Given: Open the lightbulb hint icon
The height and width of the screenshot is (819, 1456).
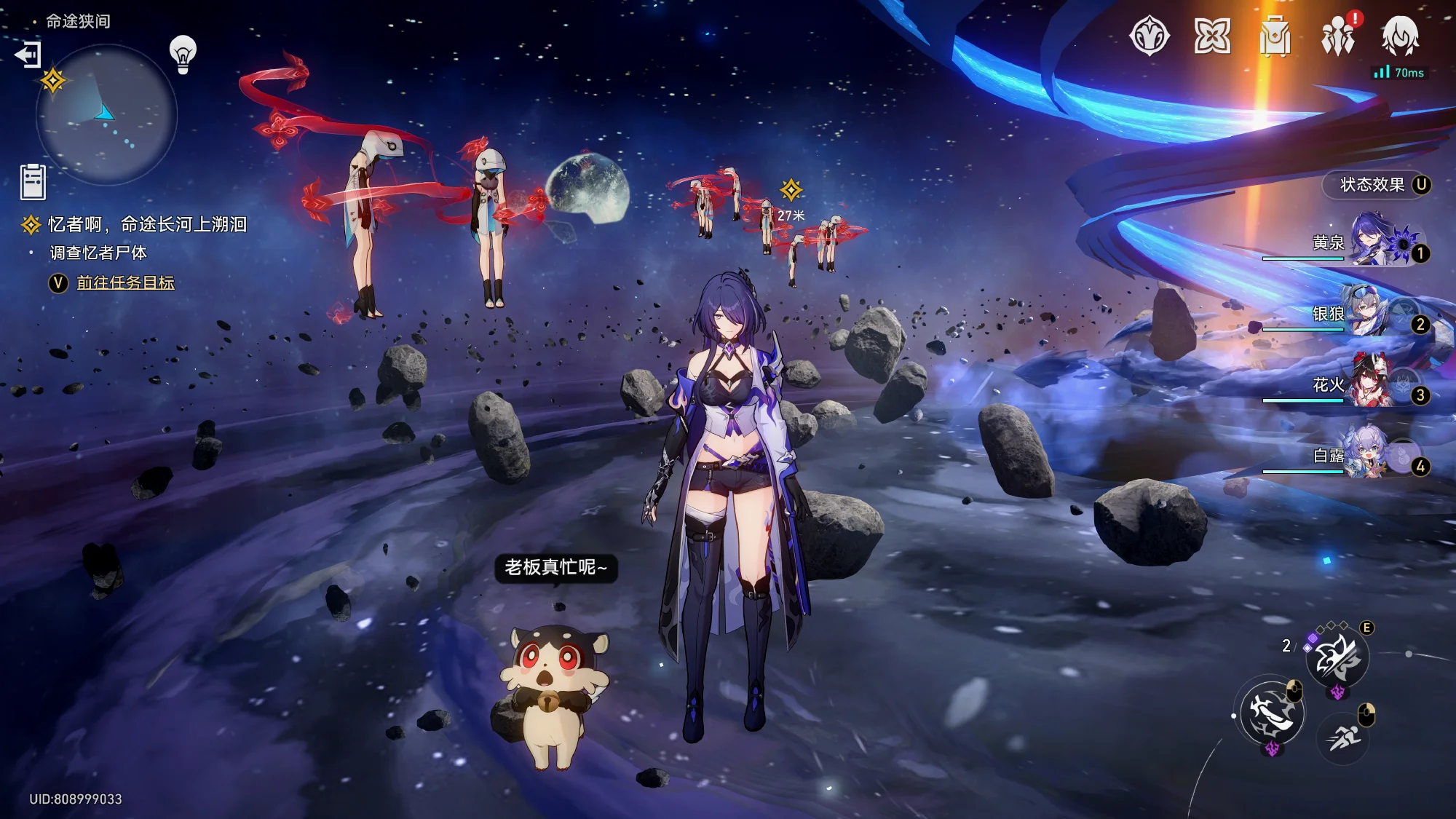Looking at the screenshot, I should click(x=183, y=54).
